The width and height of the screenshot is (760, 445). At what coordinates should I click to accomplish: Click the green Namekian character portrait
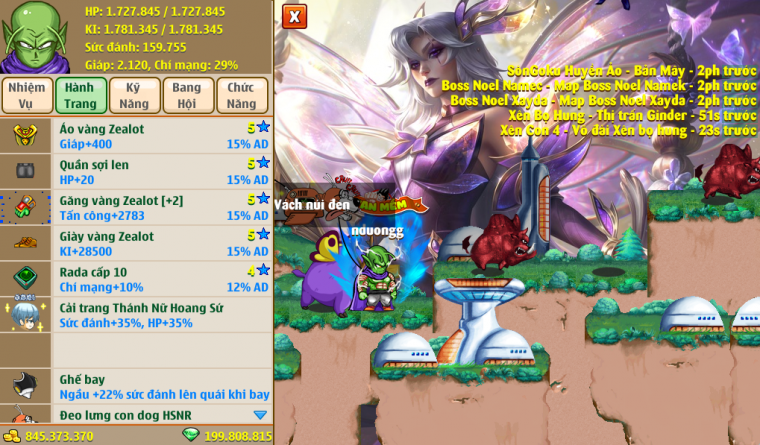click(31, 36)
